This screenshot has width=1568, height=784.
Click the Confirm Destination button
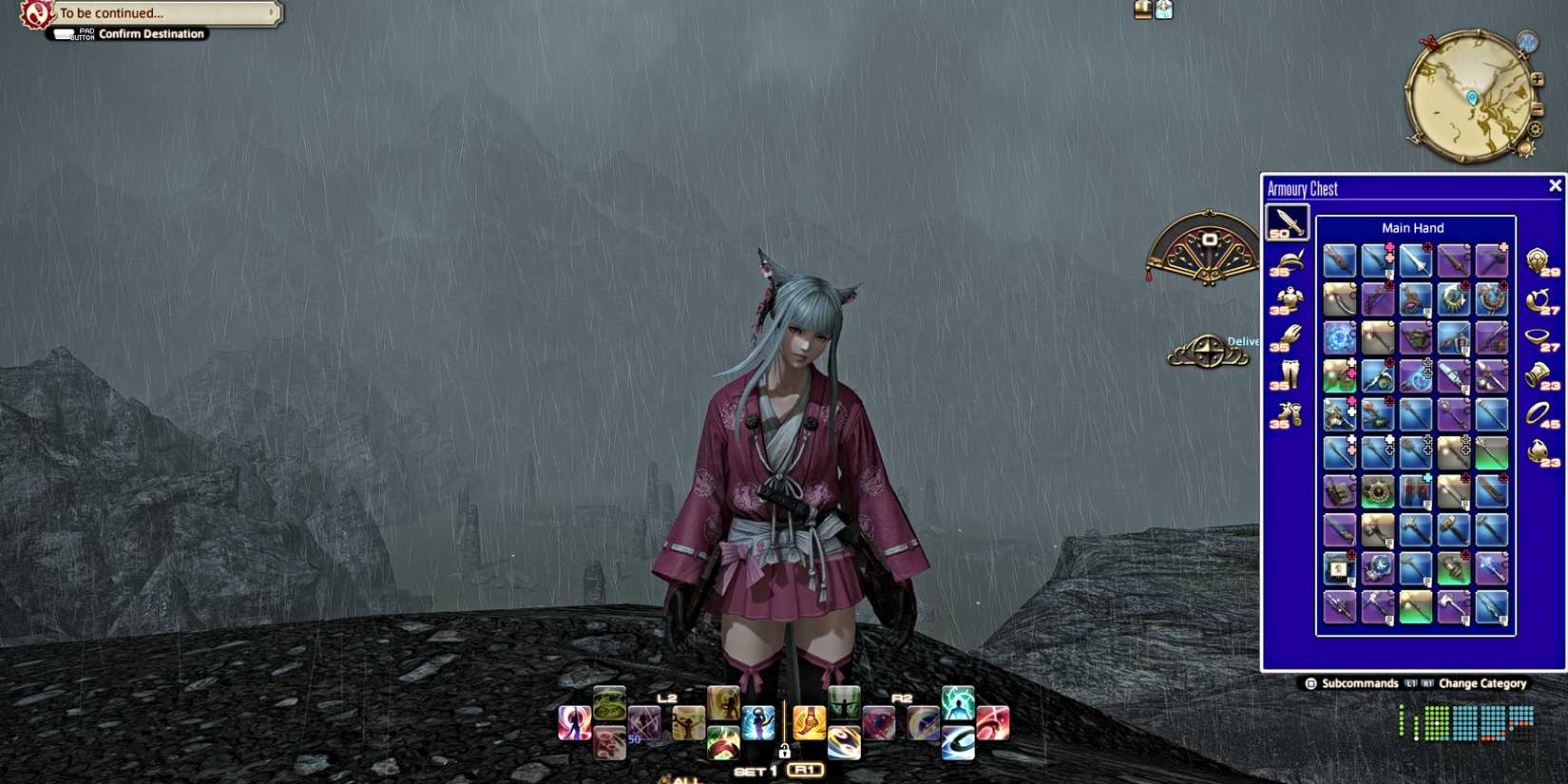coord(152,33)
